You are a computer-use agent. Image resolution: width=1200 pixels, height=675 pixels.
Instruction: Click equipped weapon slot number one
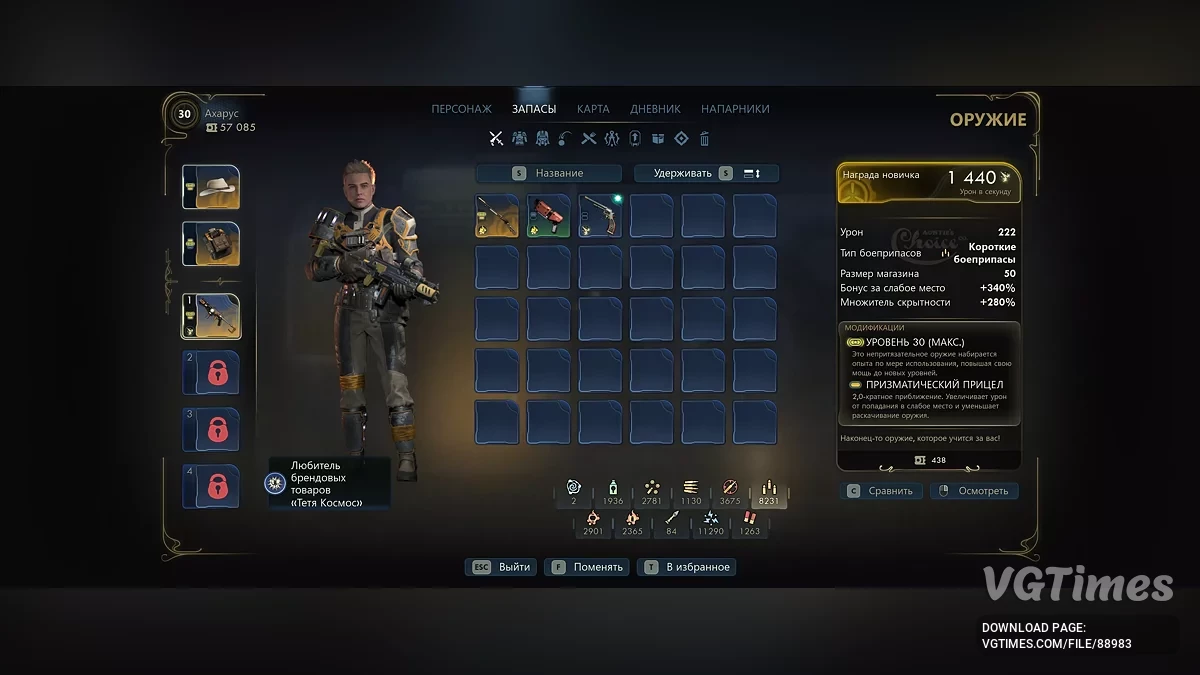pos(212,316)
